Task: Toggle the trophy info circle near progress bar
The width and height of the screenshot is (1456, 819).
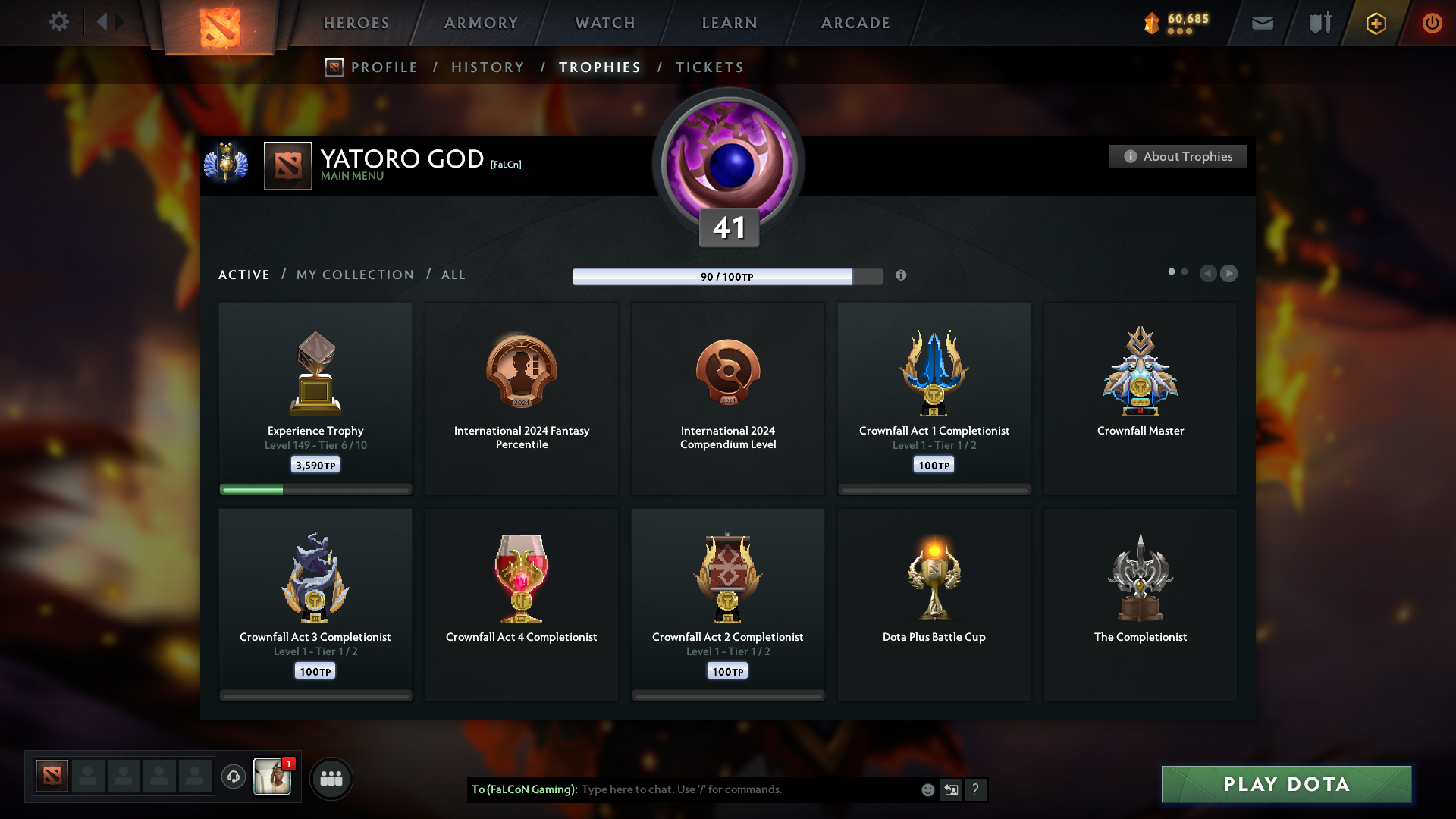Action: click(x=902, y=276)
